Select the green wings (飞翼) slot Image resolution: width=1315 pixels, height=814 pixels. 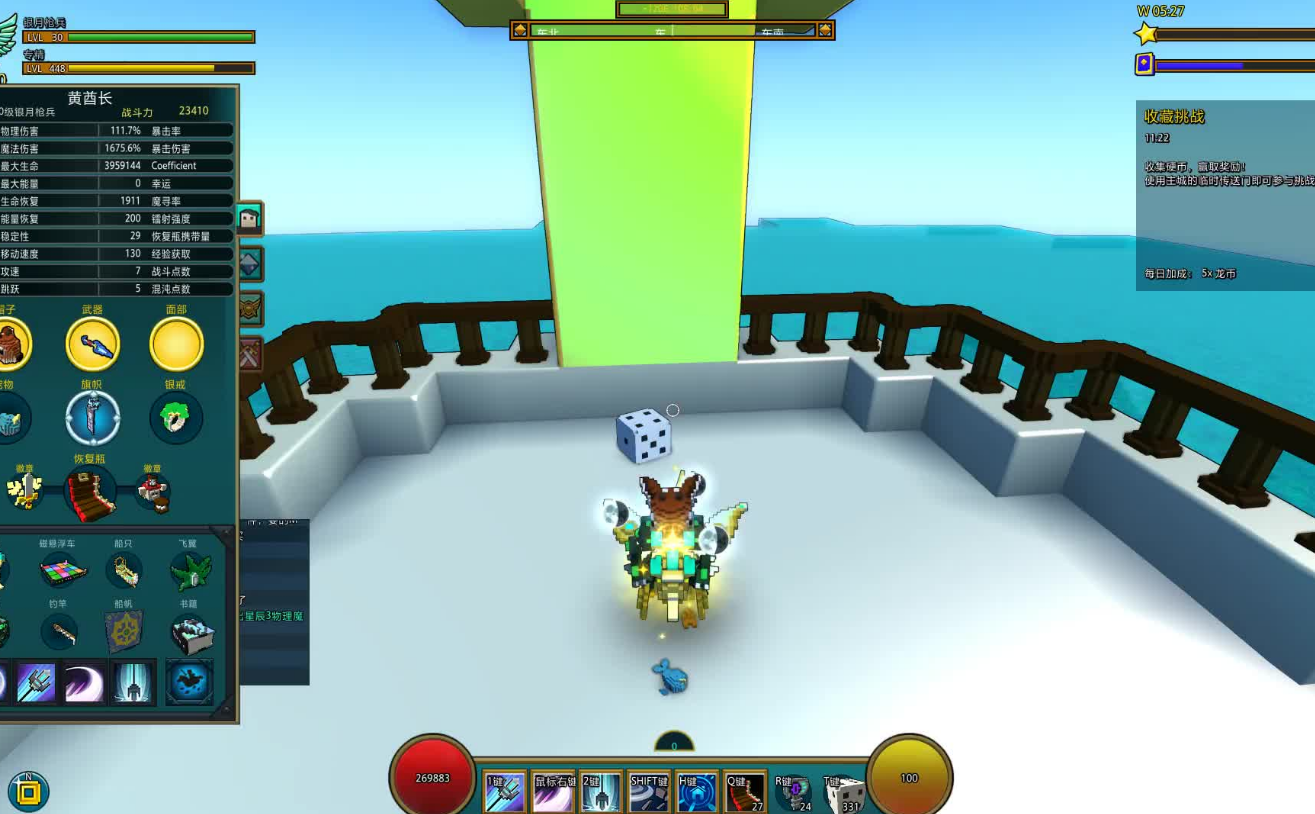[189, 571]
